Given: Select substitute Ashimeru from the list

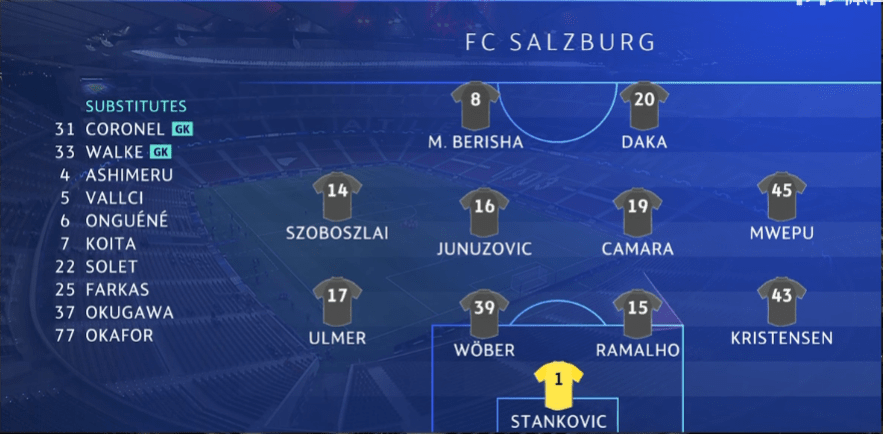Looking at the screenshot, I should [129, 175].
